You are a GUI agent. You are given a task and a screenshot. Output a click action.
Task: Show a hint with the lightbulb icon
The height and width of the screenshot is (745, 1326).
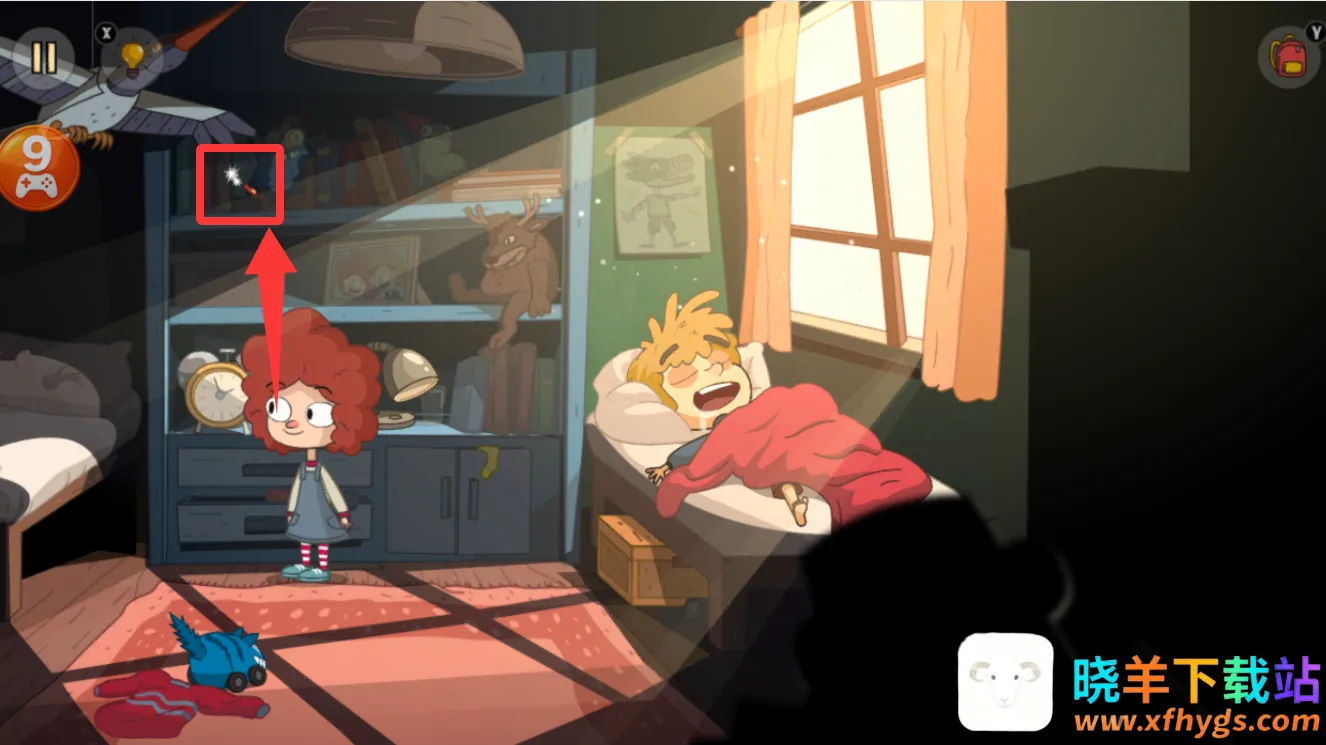(132, 59)
